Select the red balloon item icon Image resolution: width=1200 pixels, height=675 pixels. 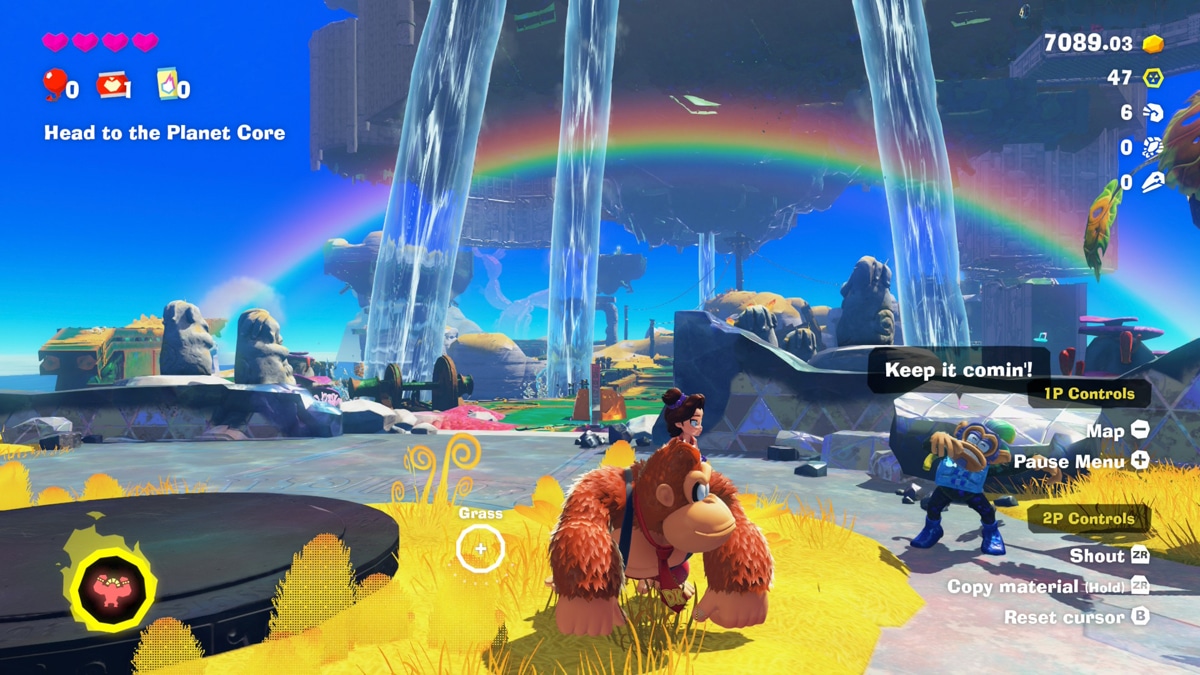tap(54, 84)
